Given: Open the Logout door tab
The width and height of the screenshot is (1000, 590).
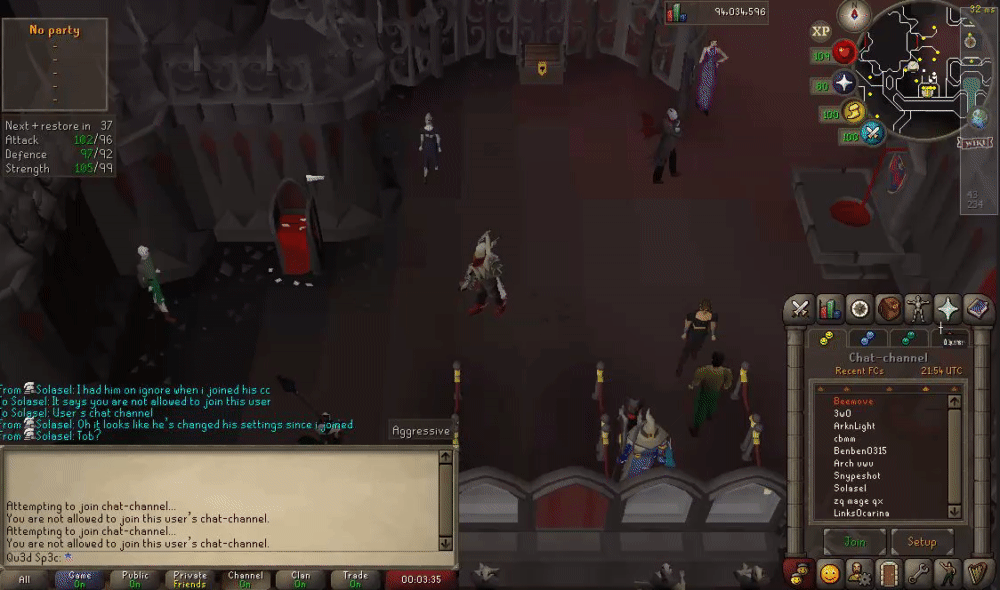Looking at the screenshot, I should [888, 574].
